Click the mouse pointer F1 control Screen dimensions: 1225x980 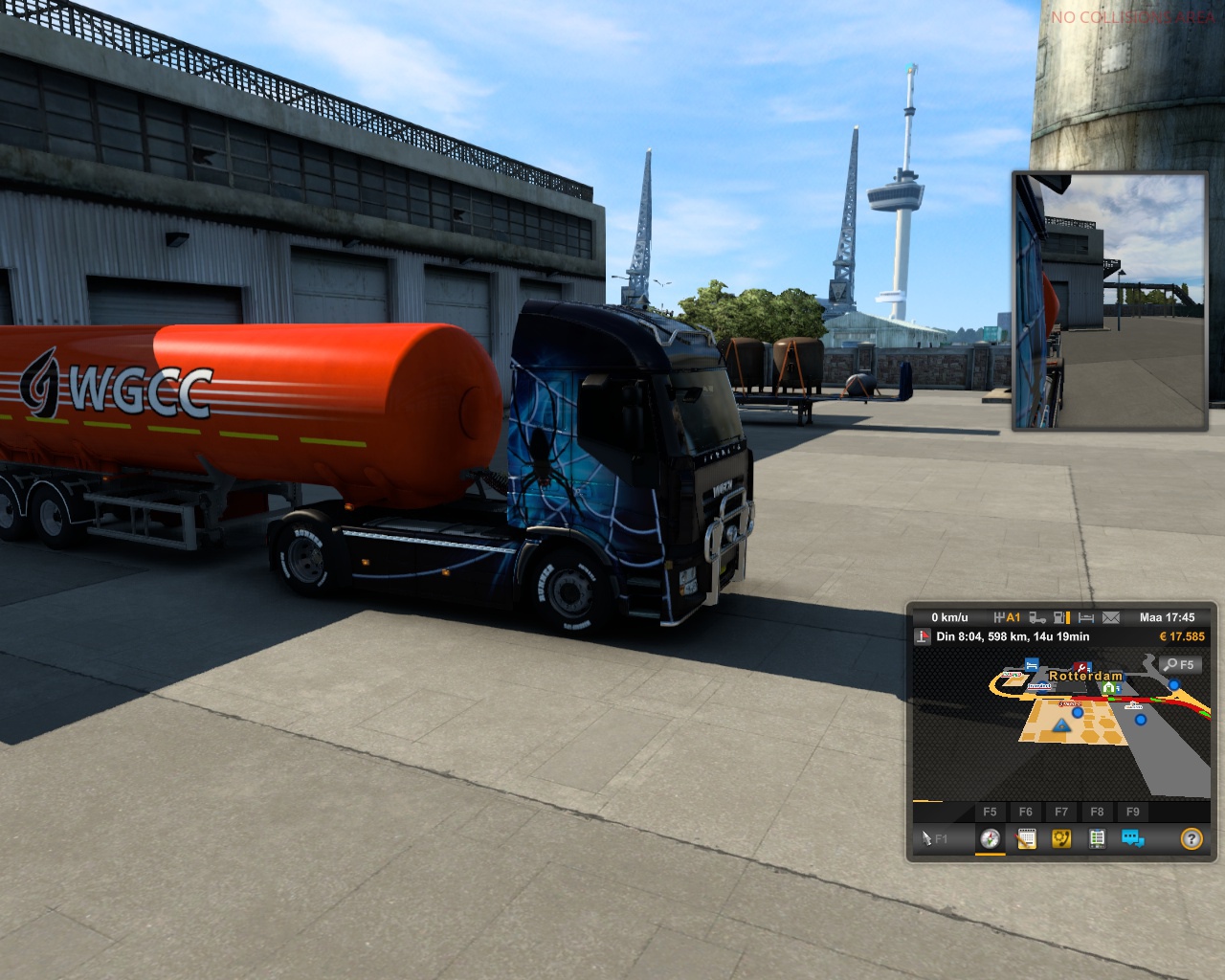pos(934,839)
